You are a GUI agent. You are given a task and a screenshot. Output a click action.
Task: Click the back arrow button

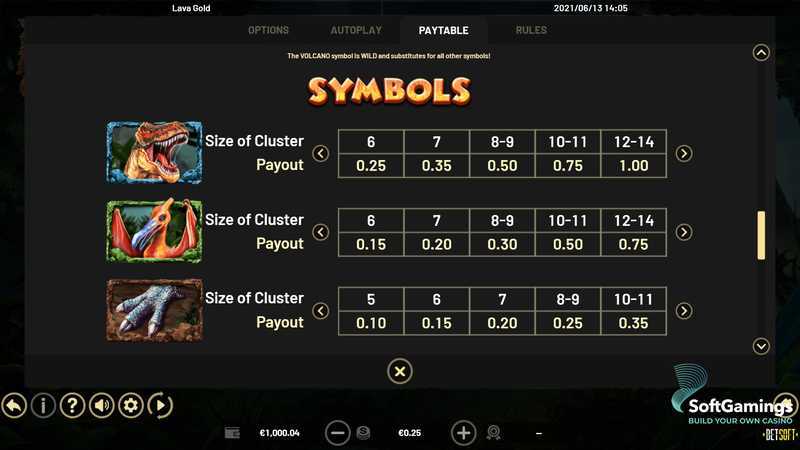point(14,405)
